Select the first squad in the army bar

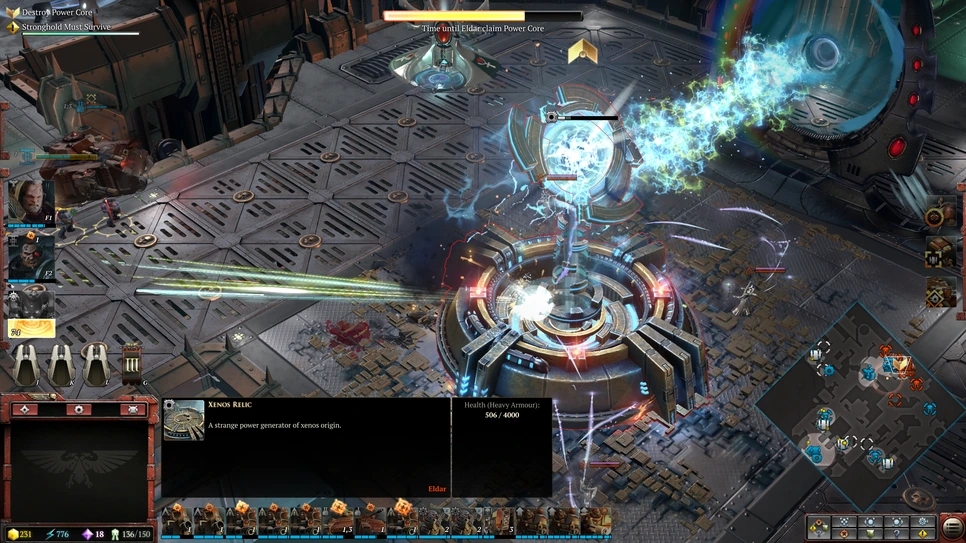coord(177,520)
